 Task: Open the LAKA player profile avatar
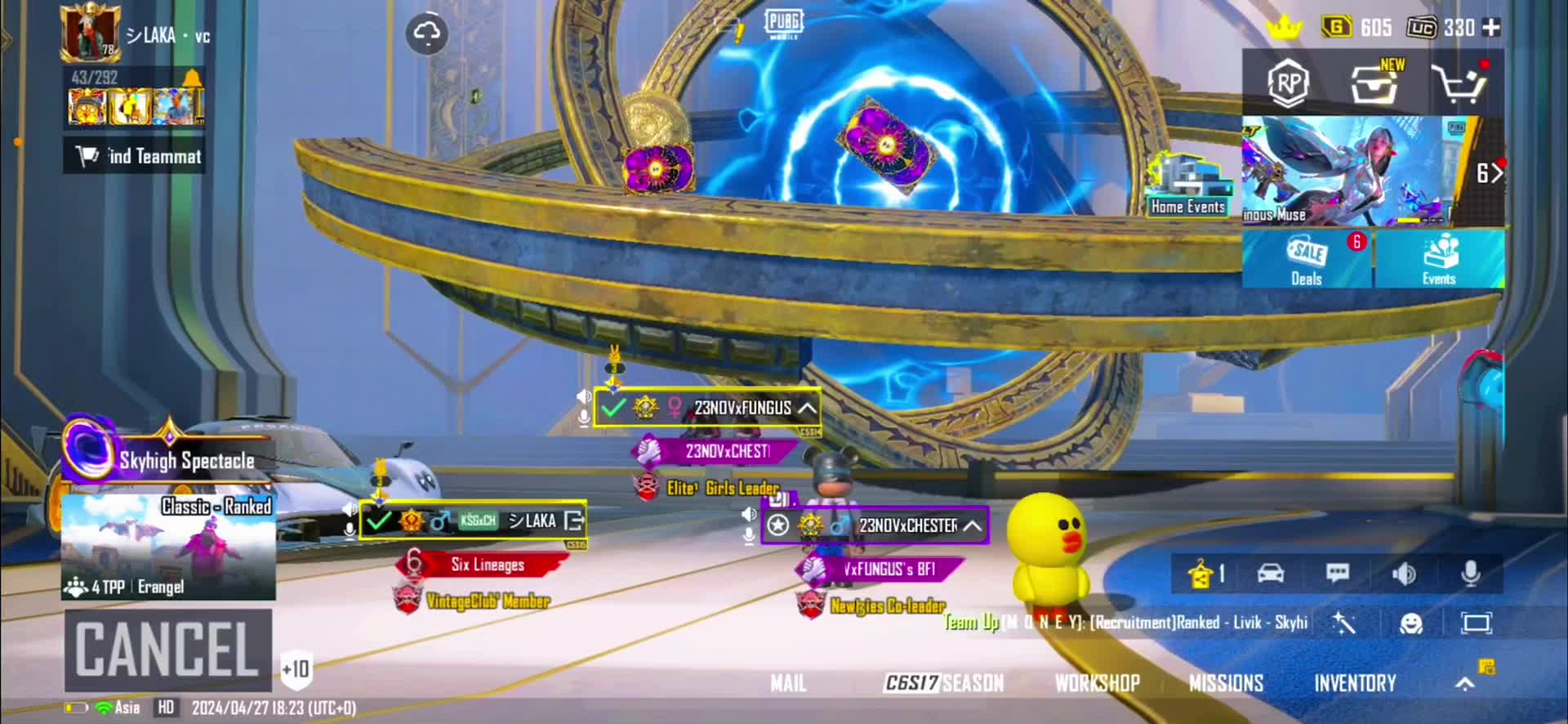90,33
